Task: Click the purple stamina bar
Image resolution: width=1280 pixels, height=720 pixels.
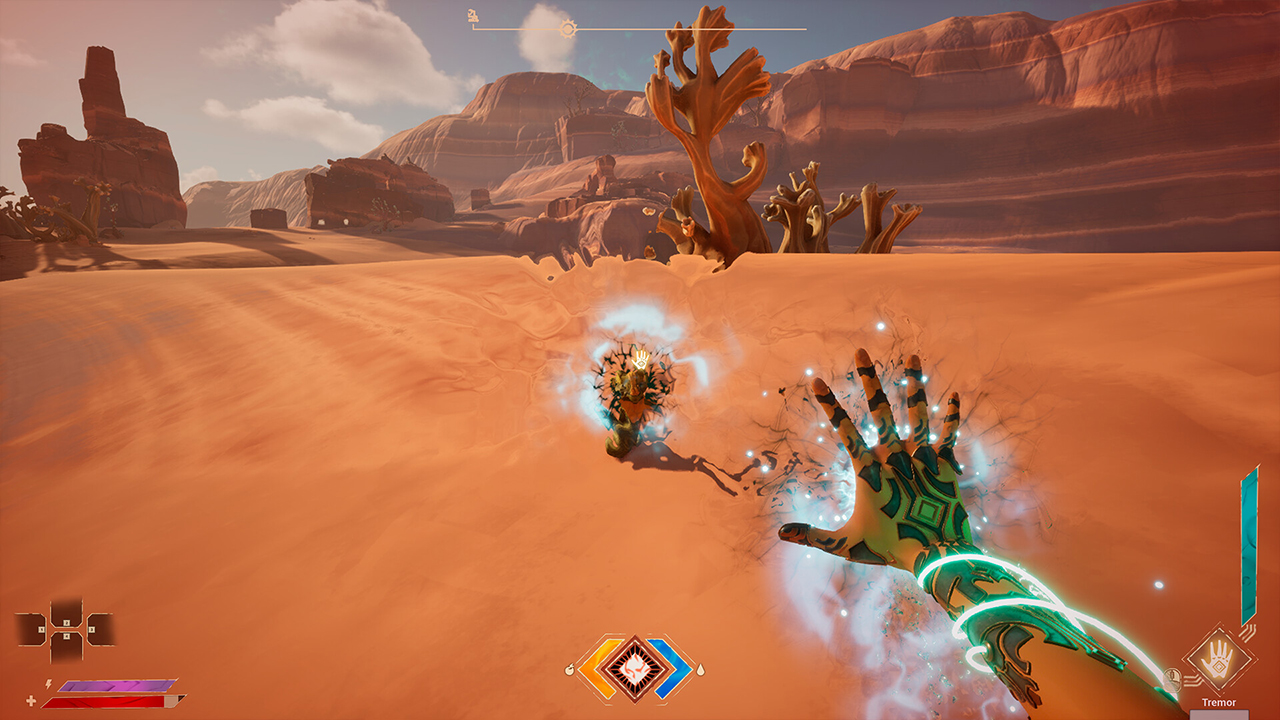Action: [x=116, y=686]
